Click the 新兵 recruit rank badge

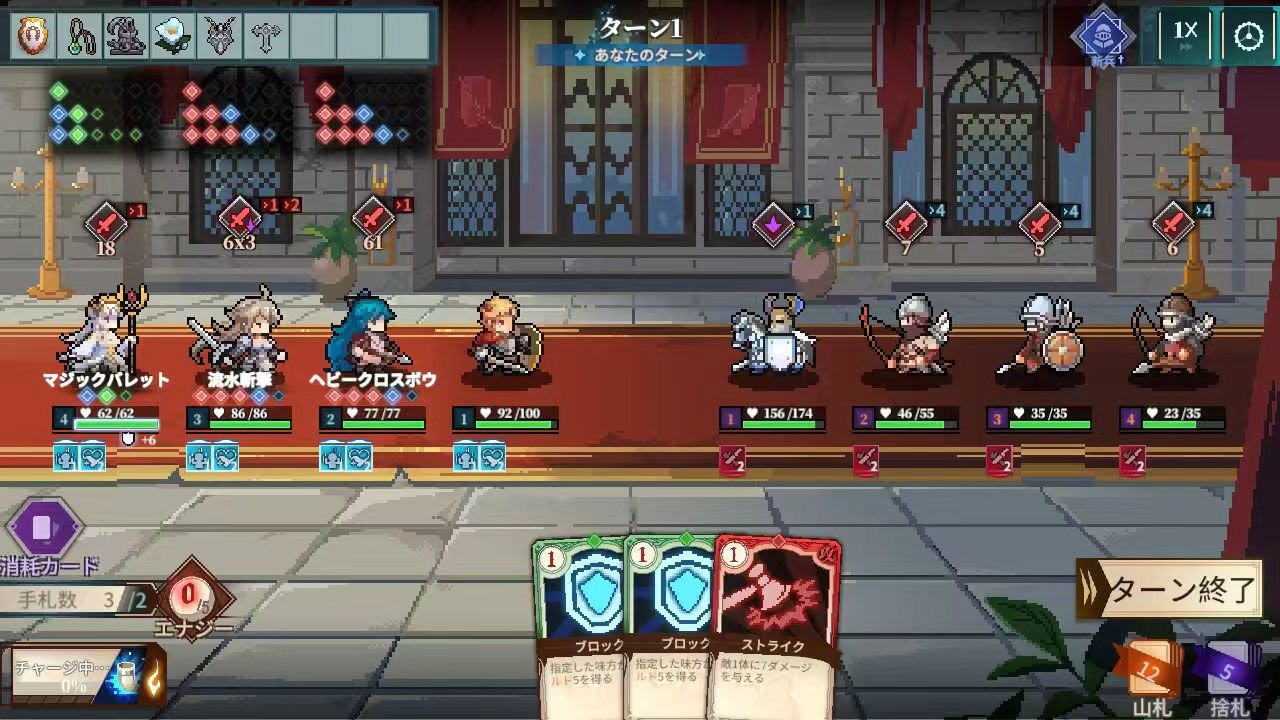coord(1105,35)
